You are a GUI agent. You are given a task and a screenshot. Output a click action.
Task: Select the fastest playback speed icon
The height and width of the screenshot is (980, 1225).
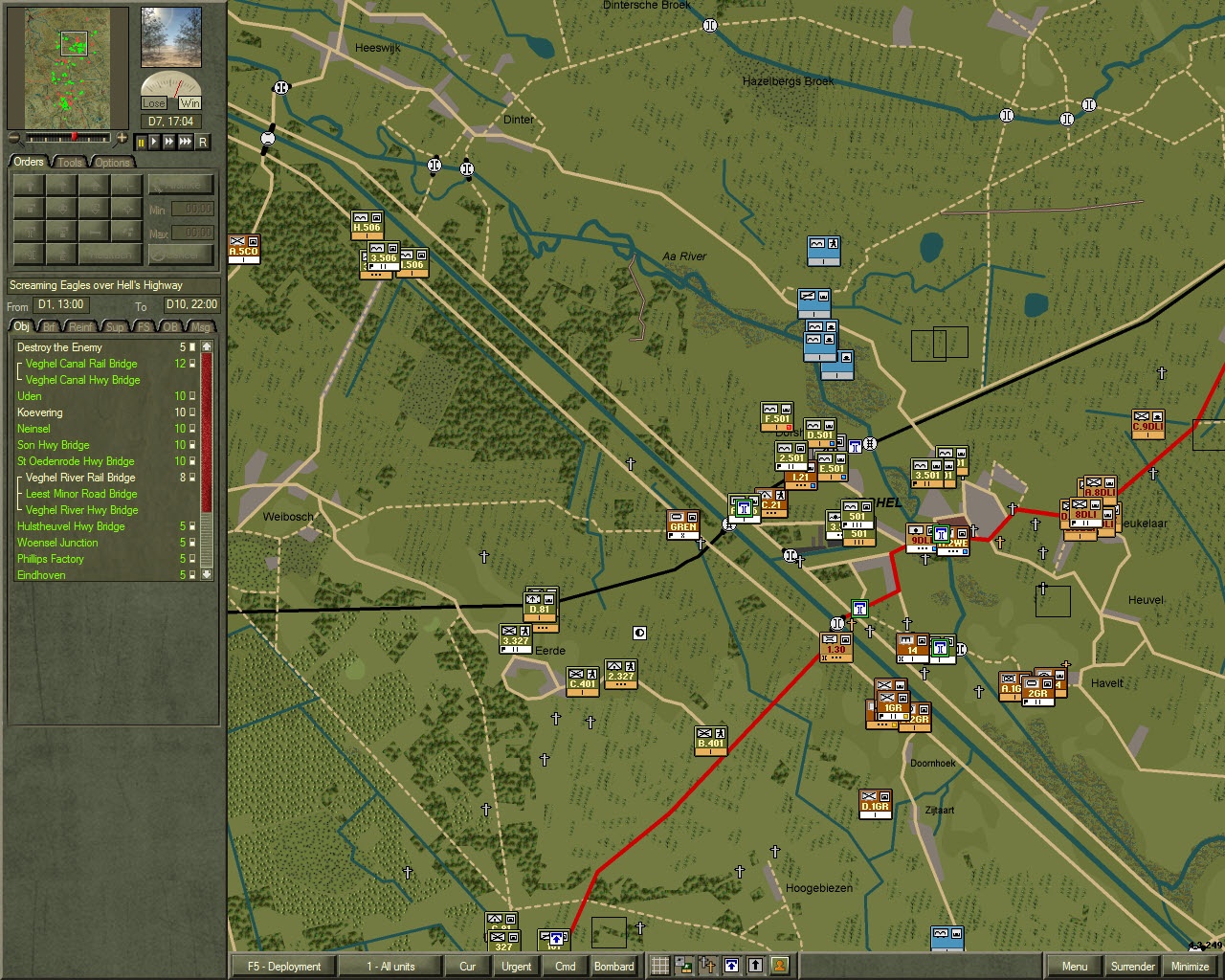(183, 142)
